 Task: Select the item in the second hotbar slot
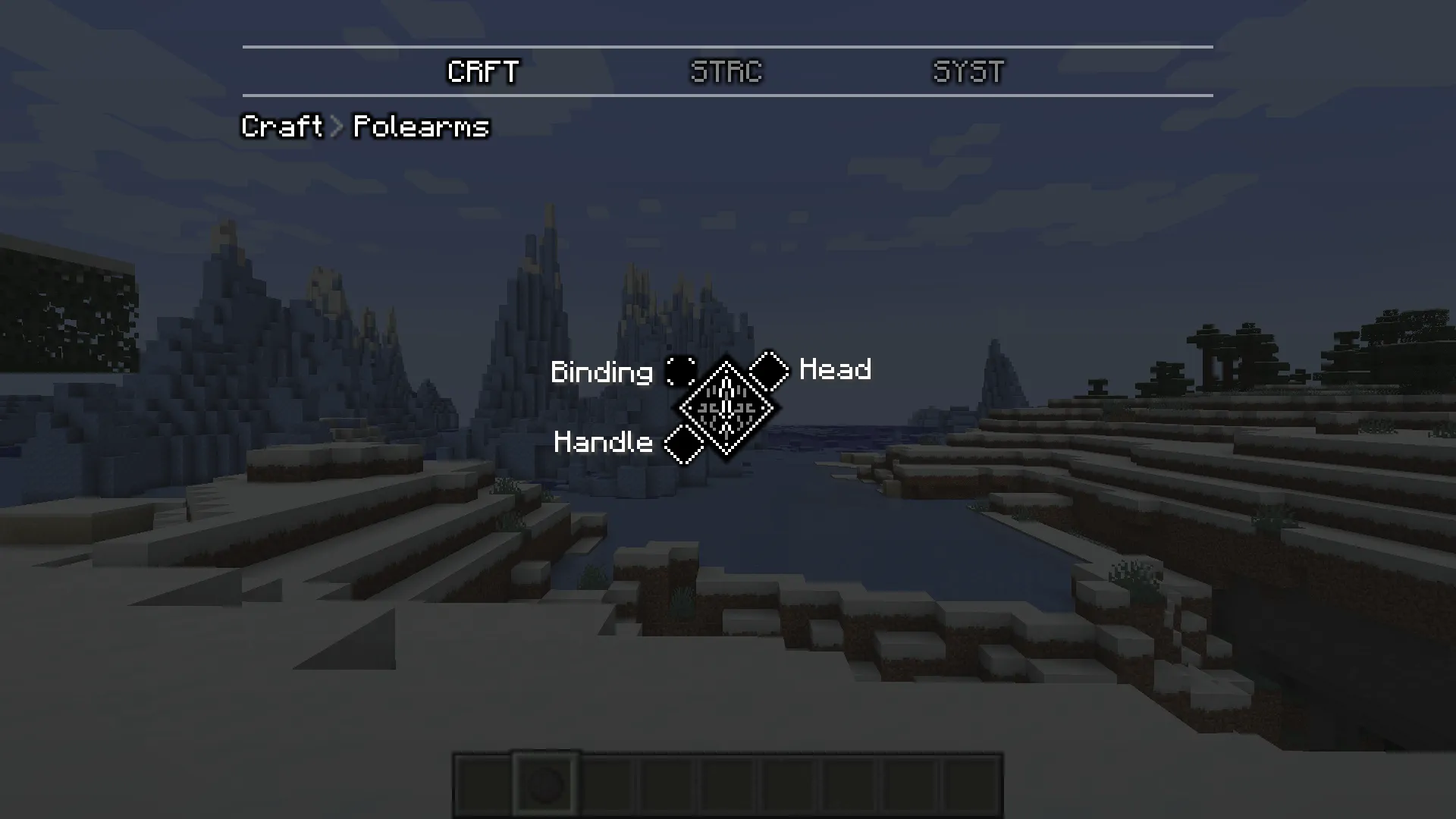tap(545, 783)
